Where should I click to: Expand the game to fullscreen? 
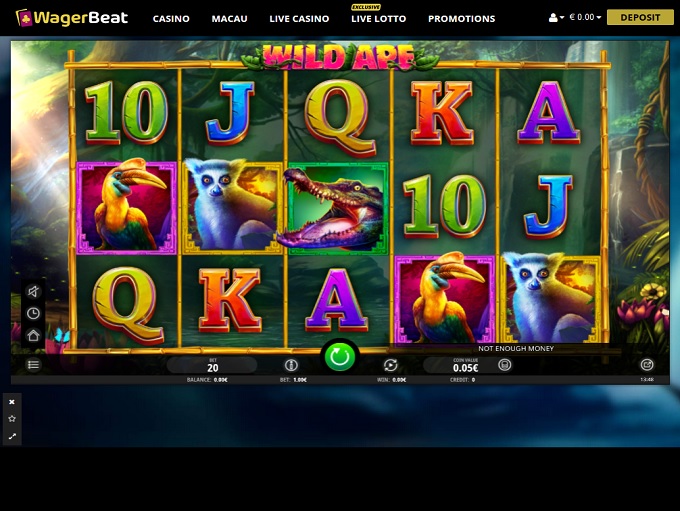[12, 436]
